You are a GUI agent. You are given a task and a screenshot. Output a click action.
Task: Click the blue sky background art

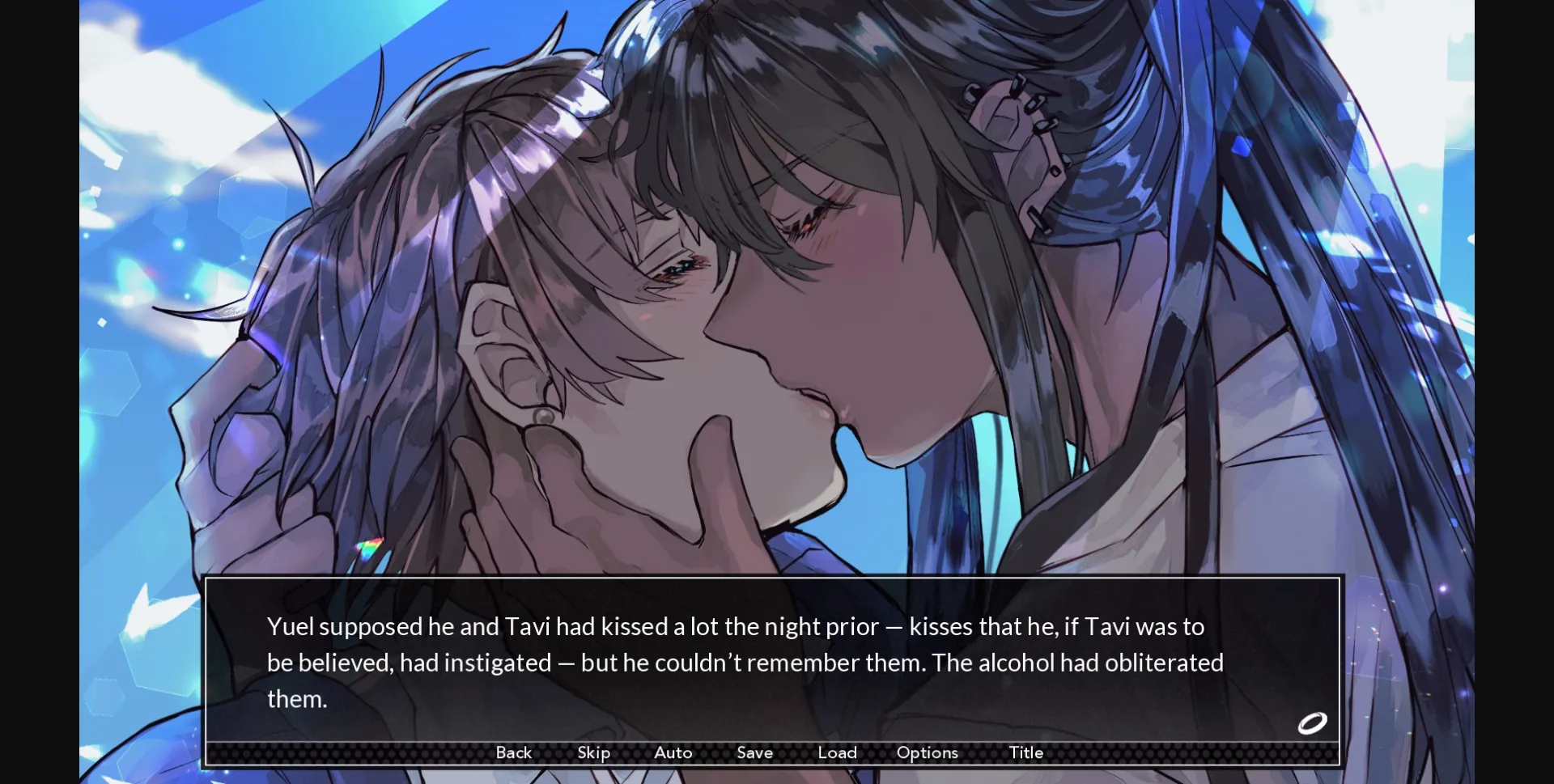[243, 81]
